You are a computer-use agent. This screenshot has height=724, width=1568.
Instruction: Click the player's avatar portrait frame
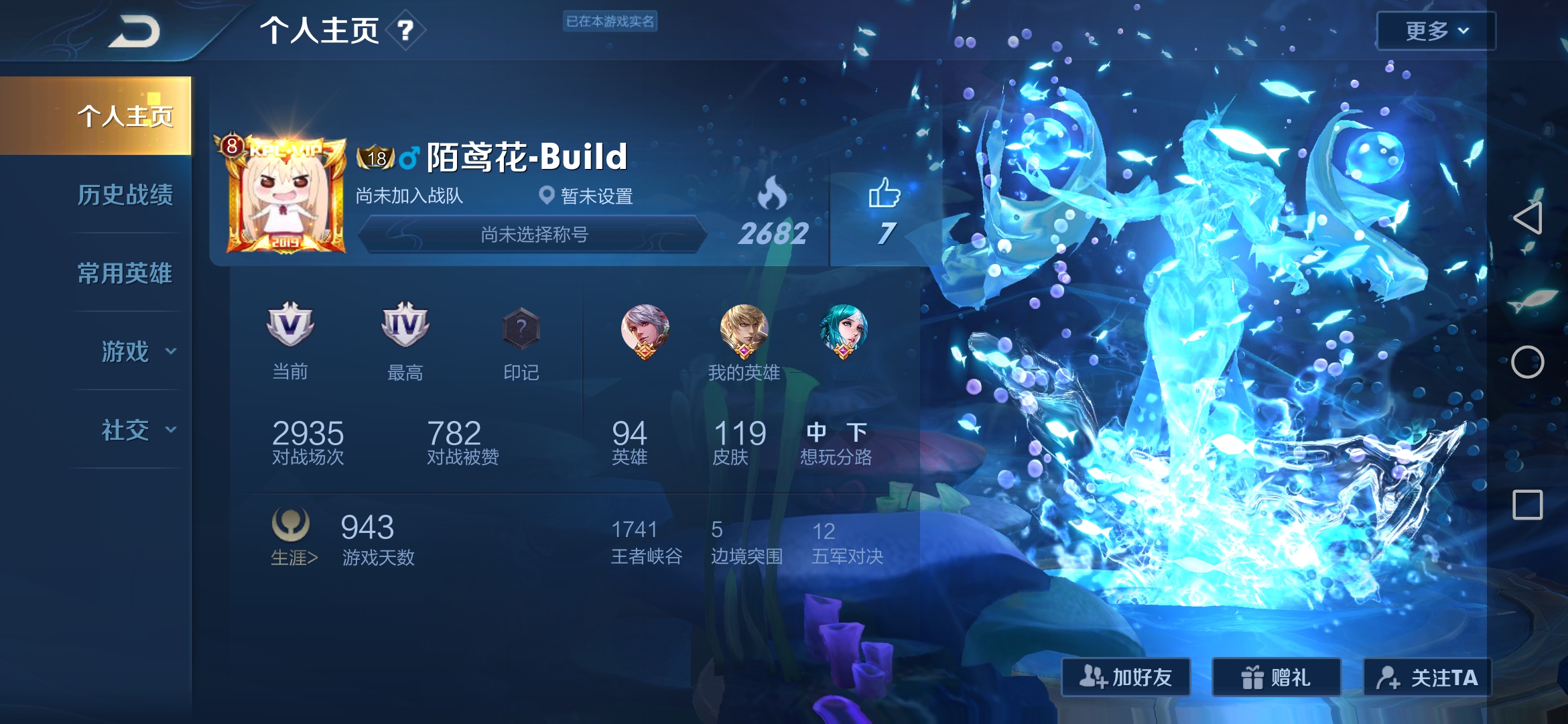click(284, 190)
